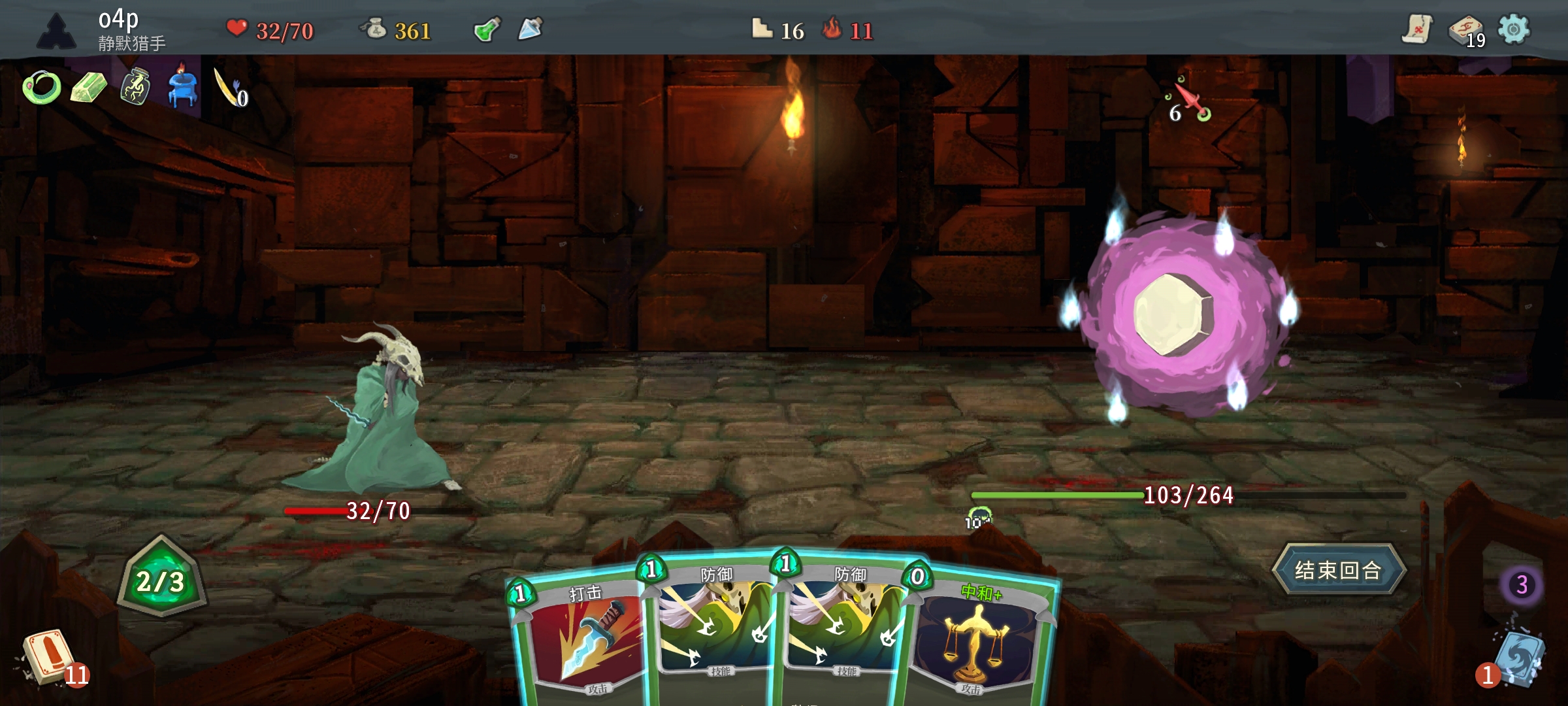Image resolution: width=1568 pixels, height=706 pixels.
Task: Use the green potion
Action: [x=487, y=29]
